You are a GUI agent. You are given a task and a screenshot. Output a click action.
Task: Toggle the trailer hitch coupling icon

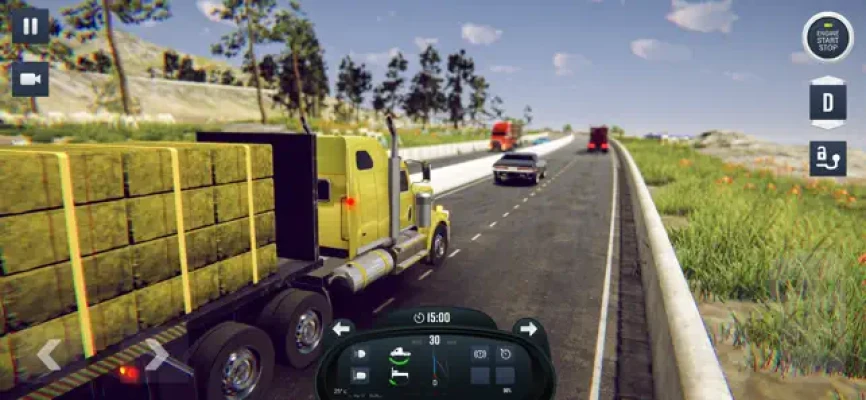(x=827, y=159)
